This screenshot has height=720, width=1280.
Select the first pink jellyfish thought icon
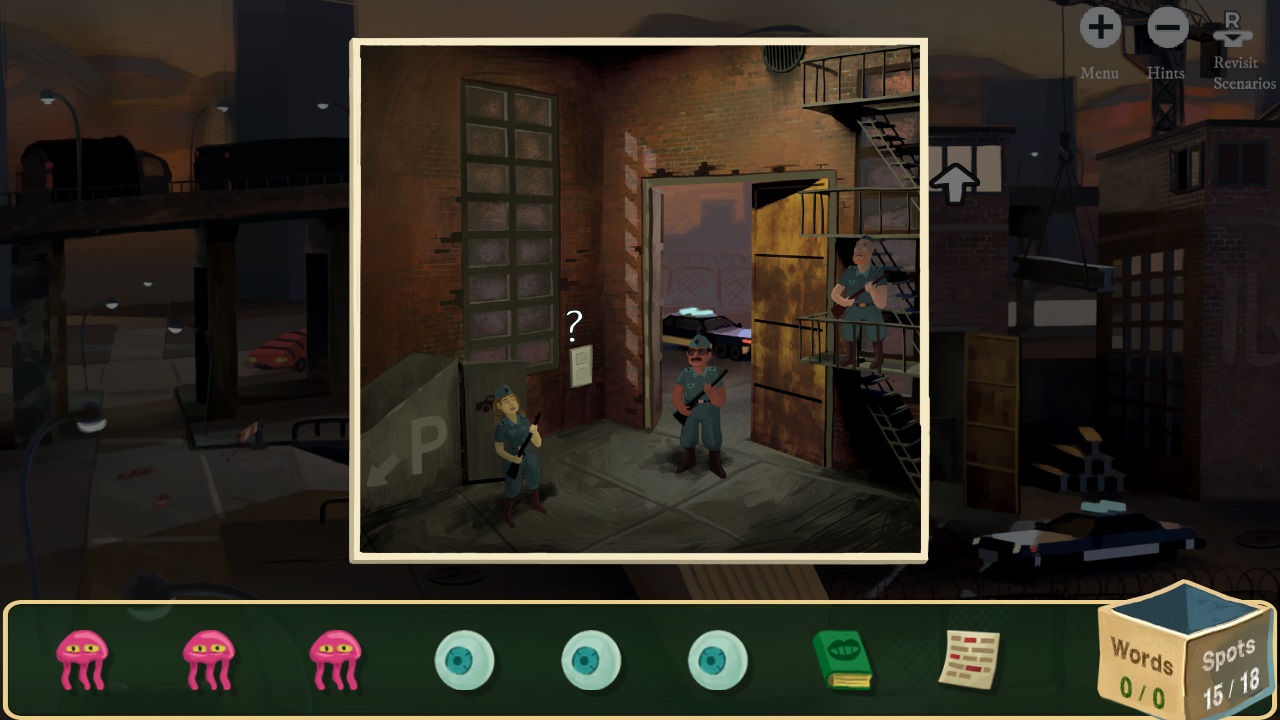(x=84, y=658)
